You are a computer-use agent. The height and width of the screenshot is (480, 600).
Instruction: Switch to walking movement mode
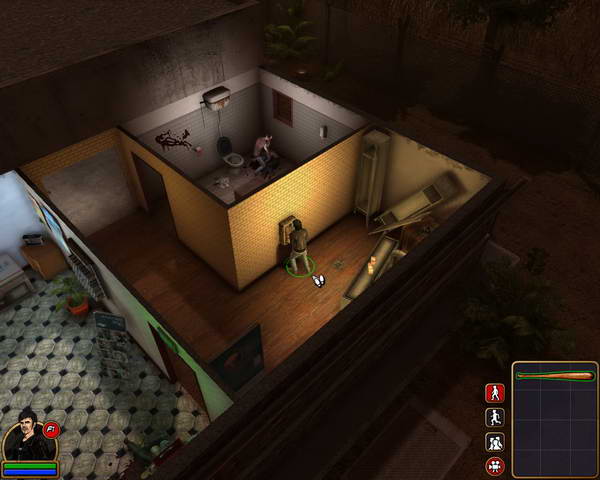[x=495, y=393]
